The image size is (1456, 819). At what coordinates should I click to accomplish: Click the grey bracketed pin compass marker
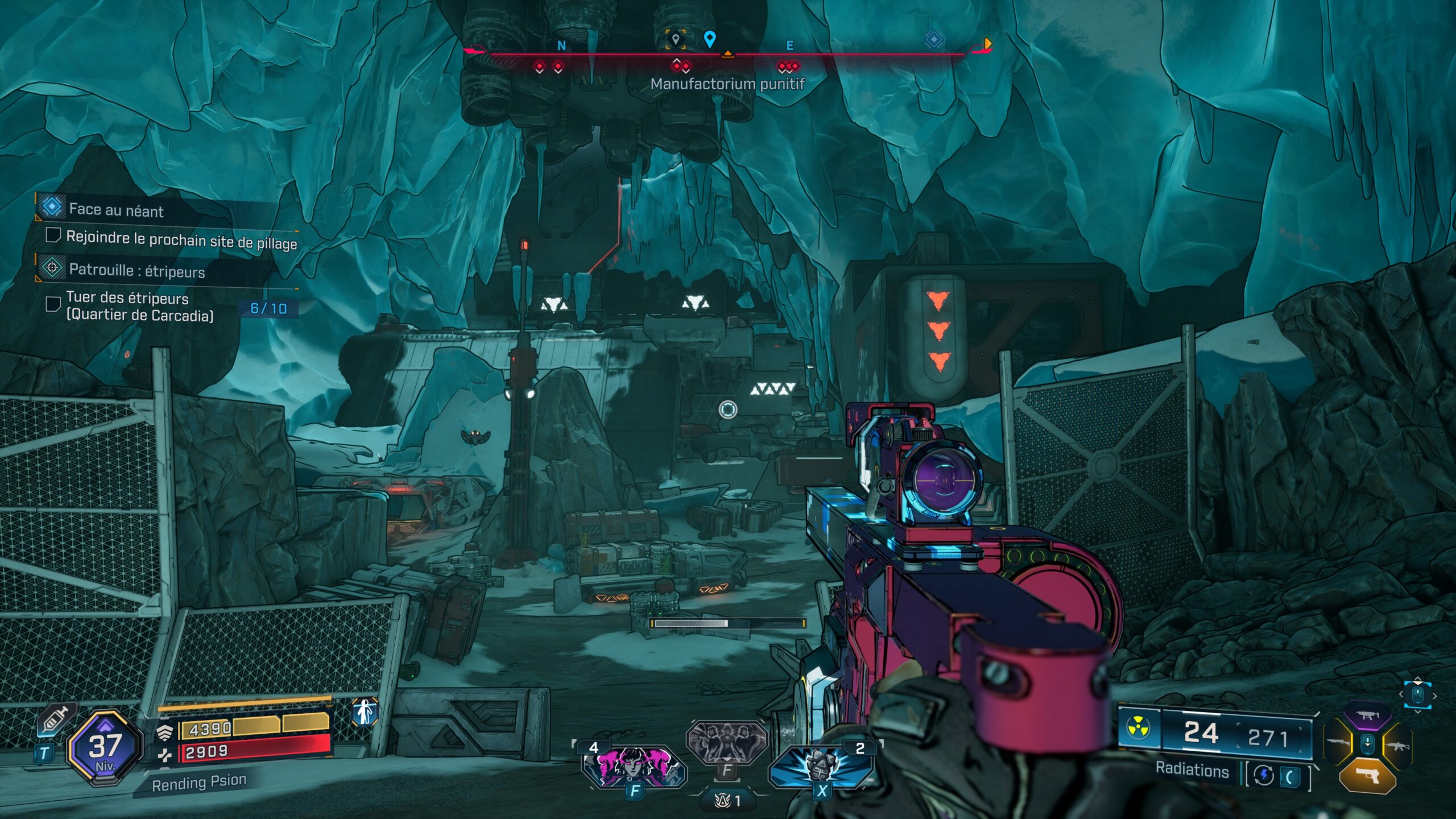pos(676,40)
